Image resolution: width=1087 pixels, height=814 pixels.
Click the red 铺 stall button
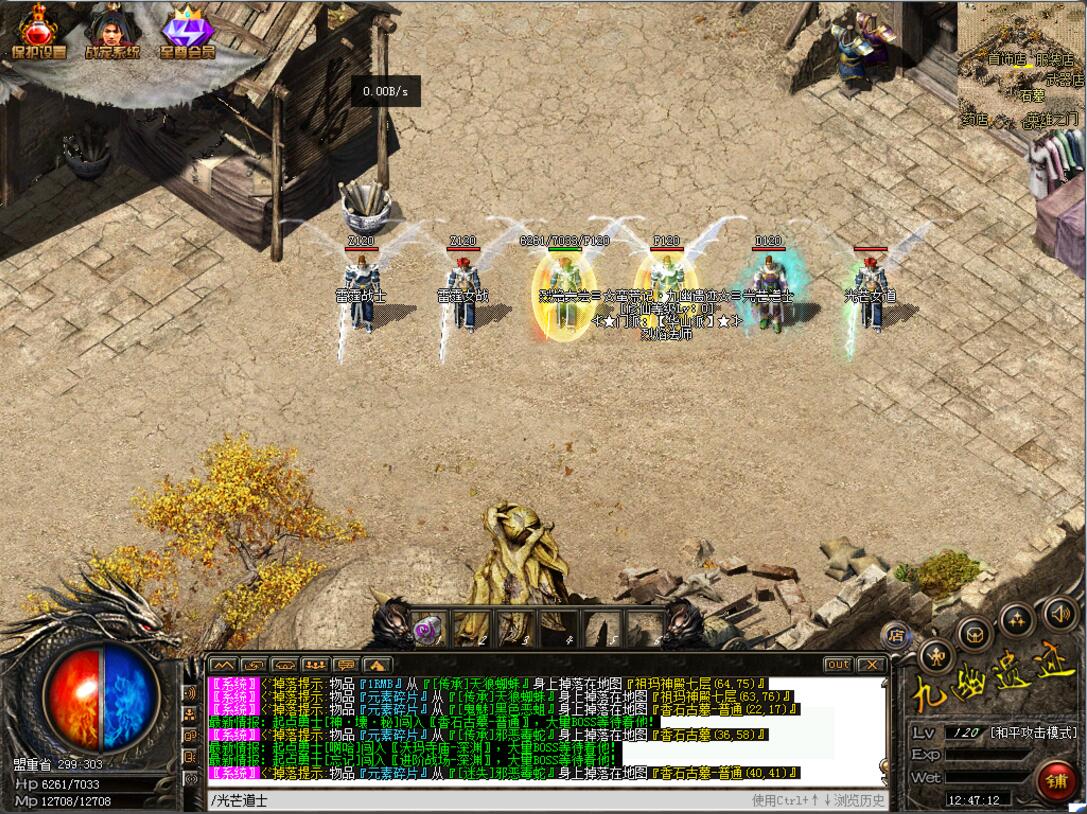(x=1056, y=780)
